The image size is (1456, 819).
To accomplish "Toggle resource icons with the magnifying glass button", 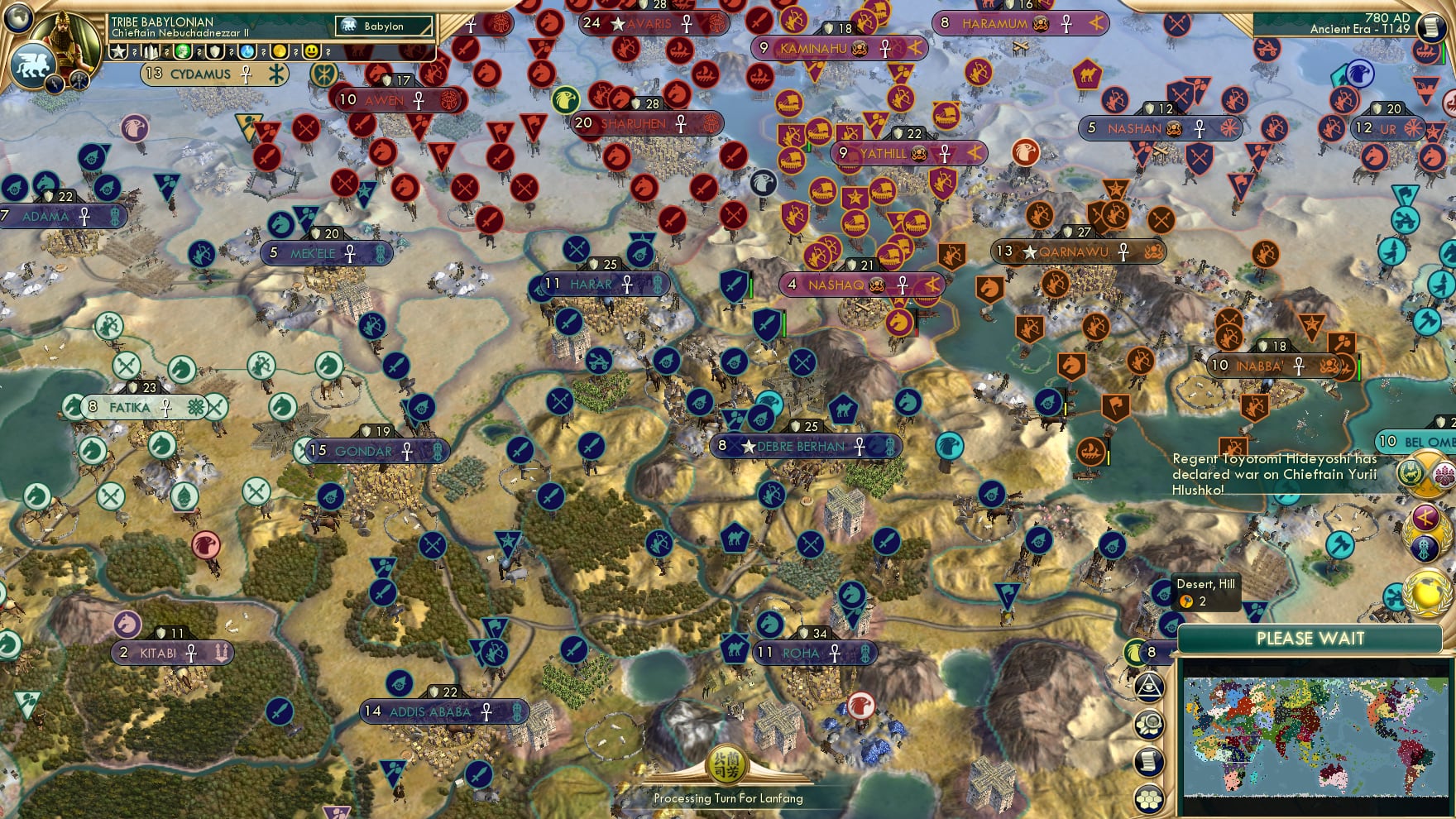I will [x=1147, y=725].
